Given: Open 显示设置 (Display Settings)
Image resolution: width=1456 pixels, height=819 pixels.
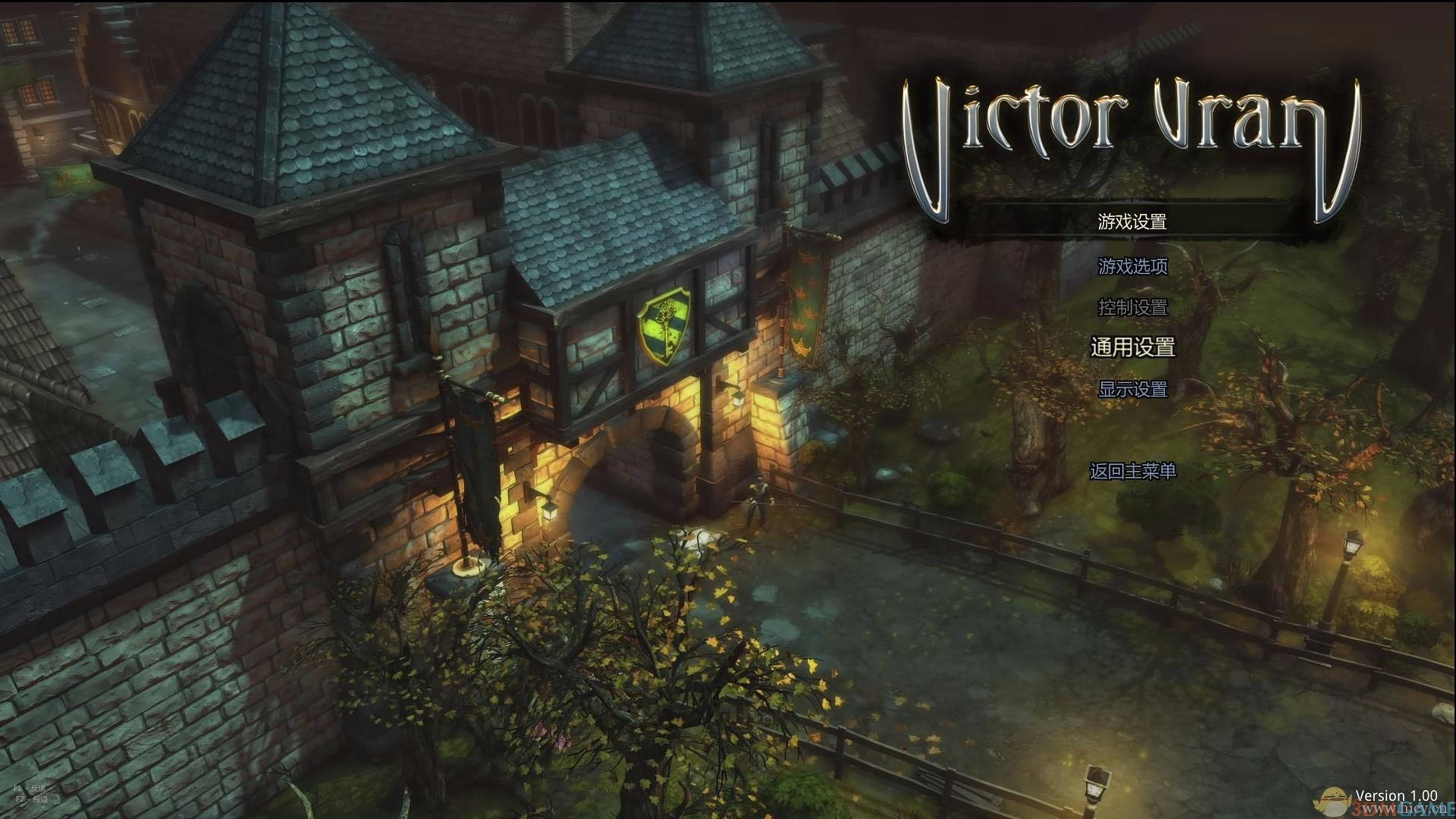Looking at the screenshot, I should pyautogui.click(x=1132, y=389).
